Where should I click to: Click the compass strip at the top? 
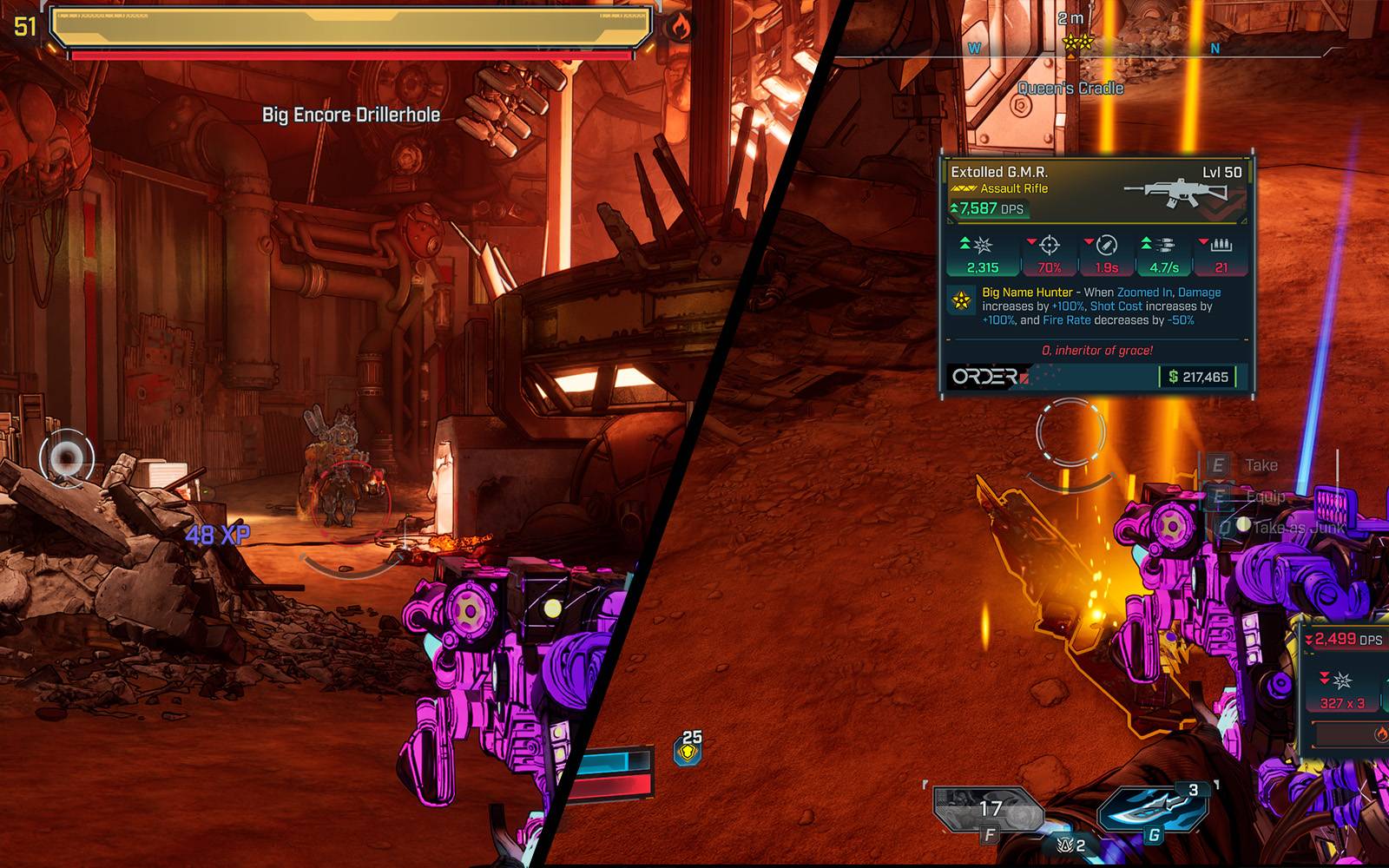tap(1094, 49)
